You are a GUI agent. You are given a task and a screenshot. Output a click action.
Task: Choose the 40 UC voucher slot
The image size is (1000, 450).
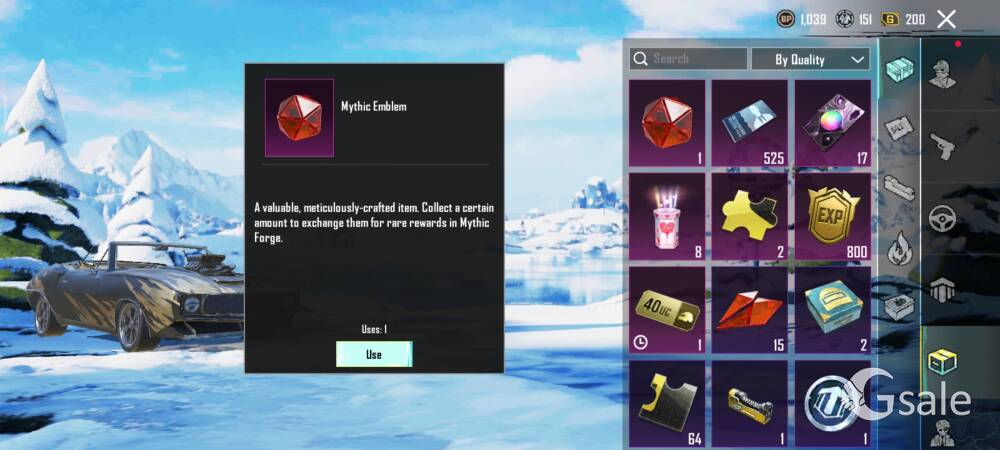coord(667,309)
